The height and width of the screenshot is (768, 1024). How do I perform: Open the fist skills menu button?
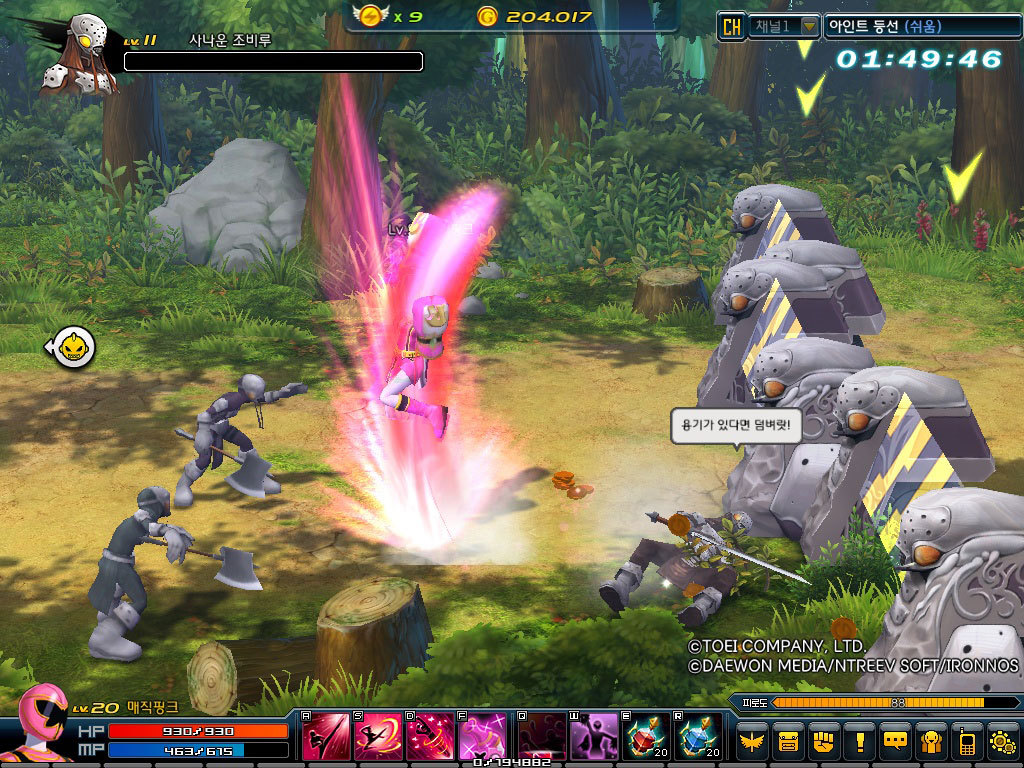(824, 741)
